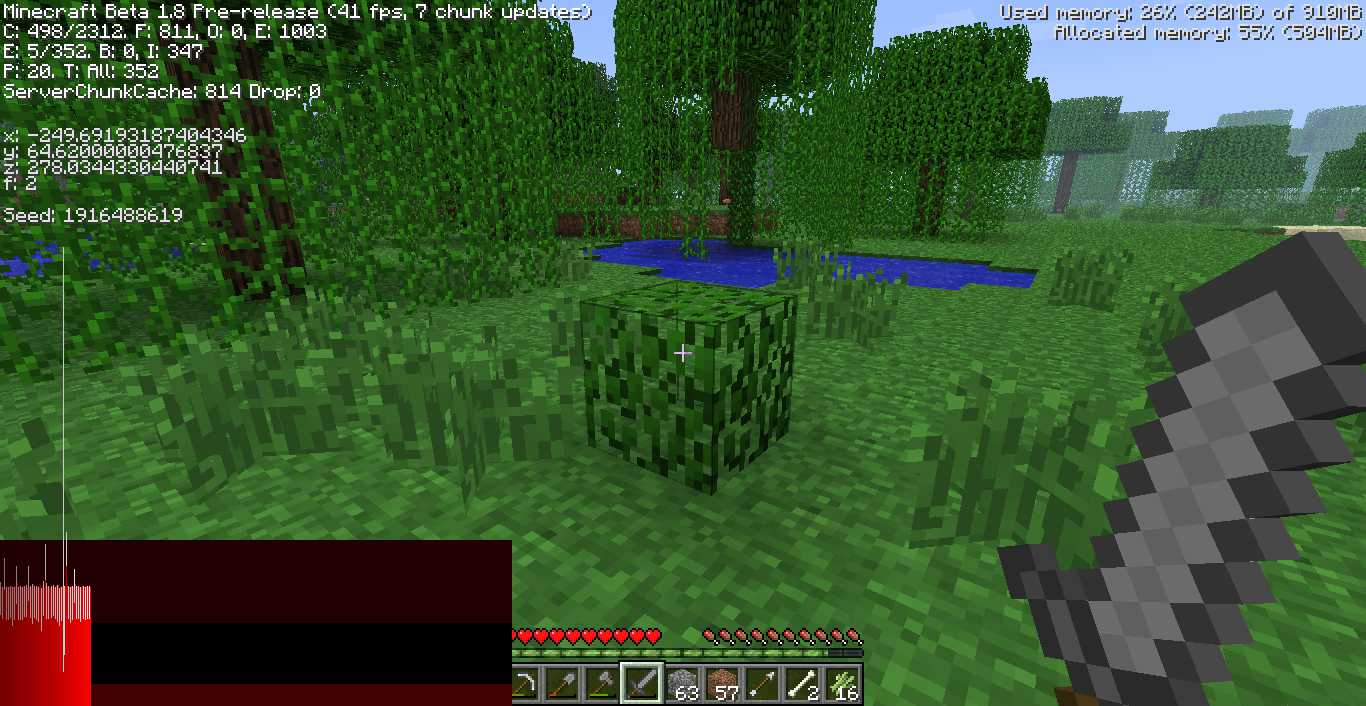
Task: Select the stone shovel hotbar slot
Action: [x=563, y=685]
